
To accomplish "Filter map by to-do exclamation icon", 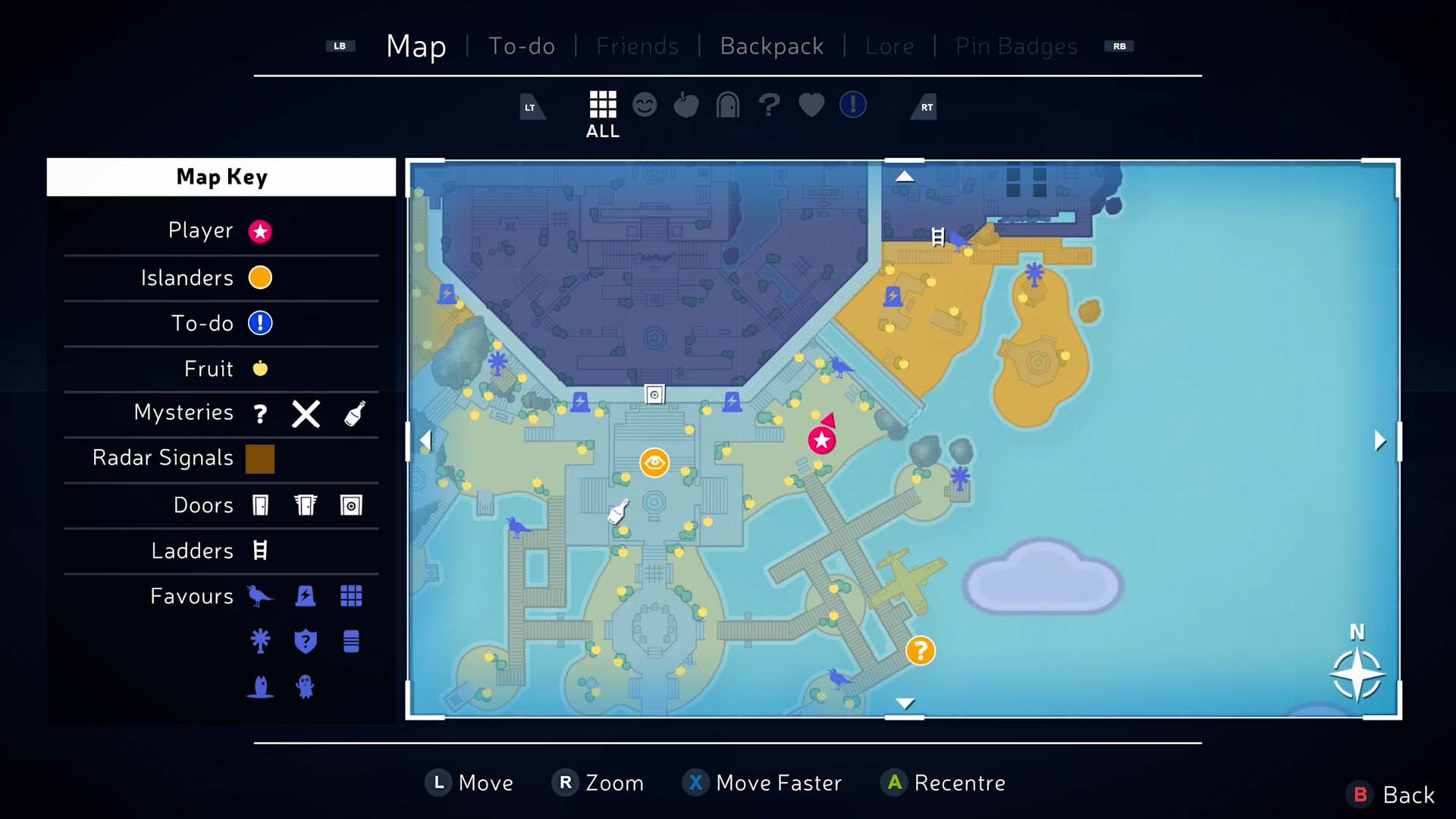I will [853, 105].
